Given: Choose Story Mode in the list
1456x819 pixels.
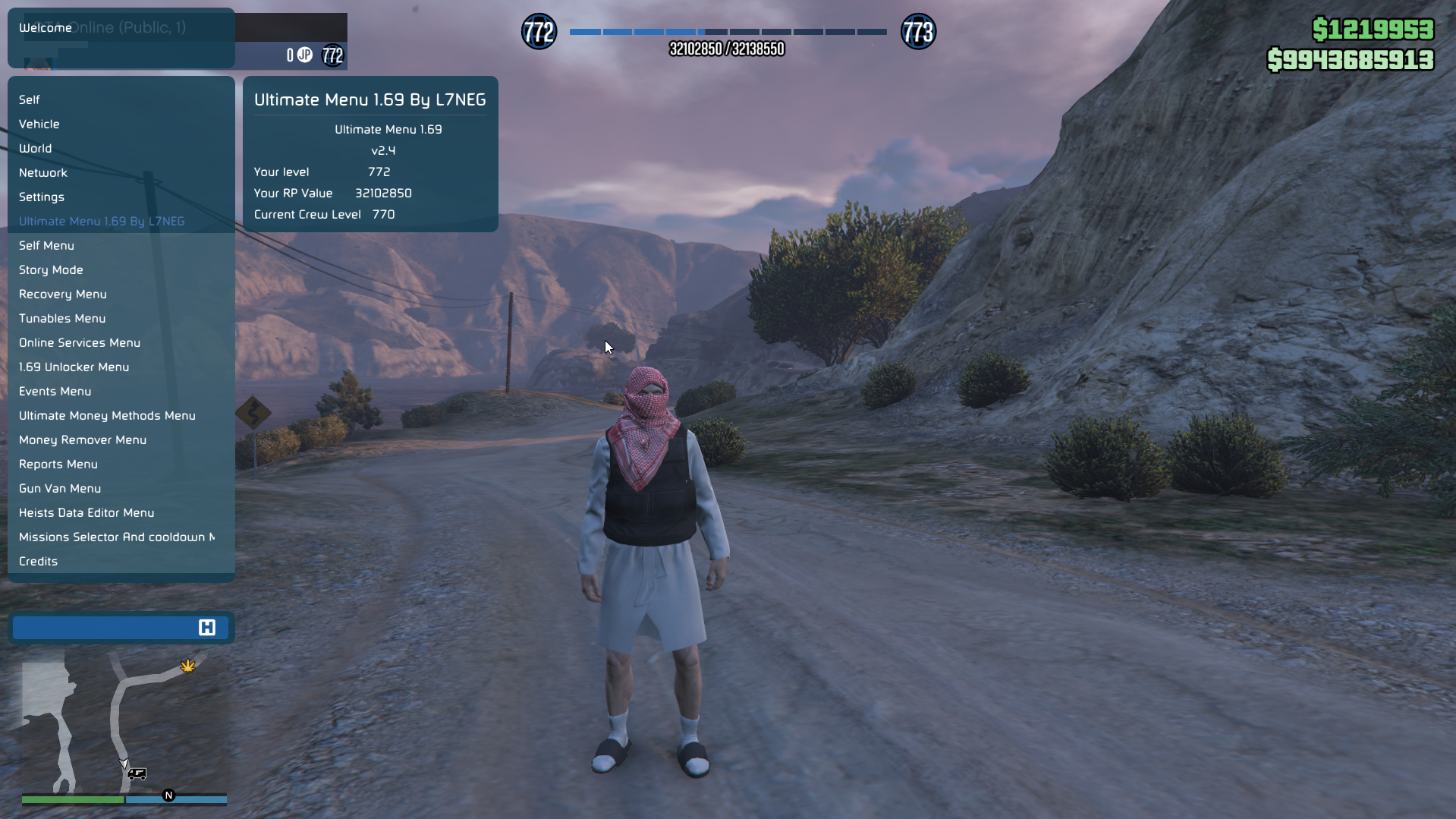Looking at the screenshot, I should [51, 269].
